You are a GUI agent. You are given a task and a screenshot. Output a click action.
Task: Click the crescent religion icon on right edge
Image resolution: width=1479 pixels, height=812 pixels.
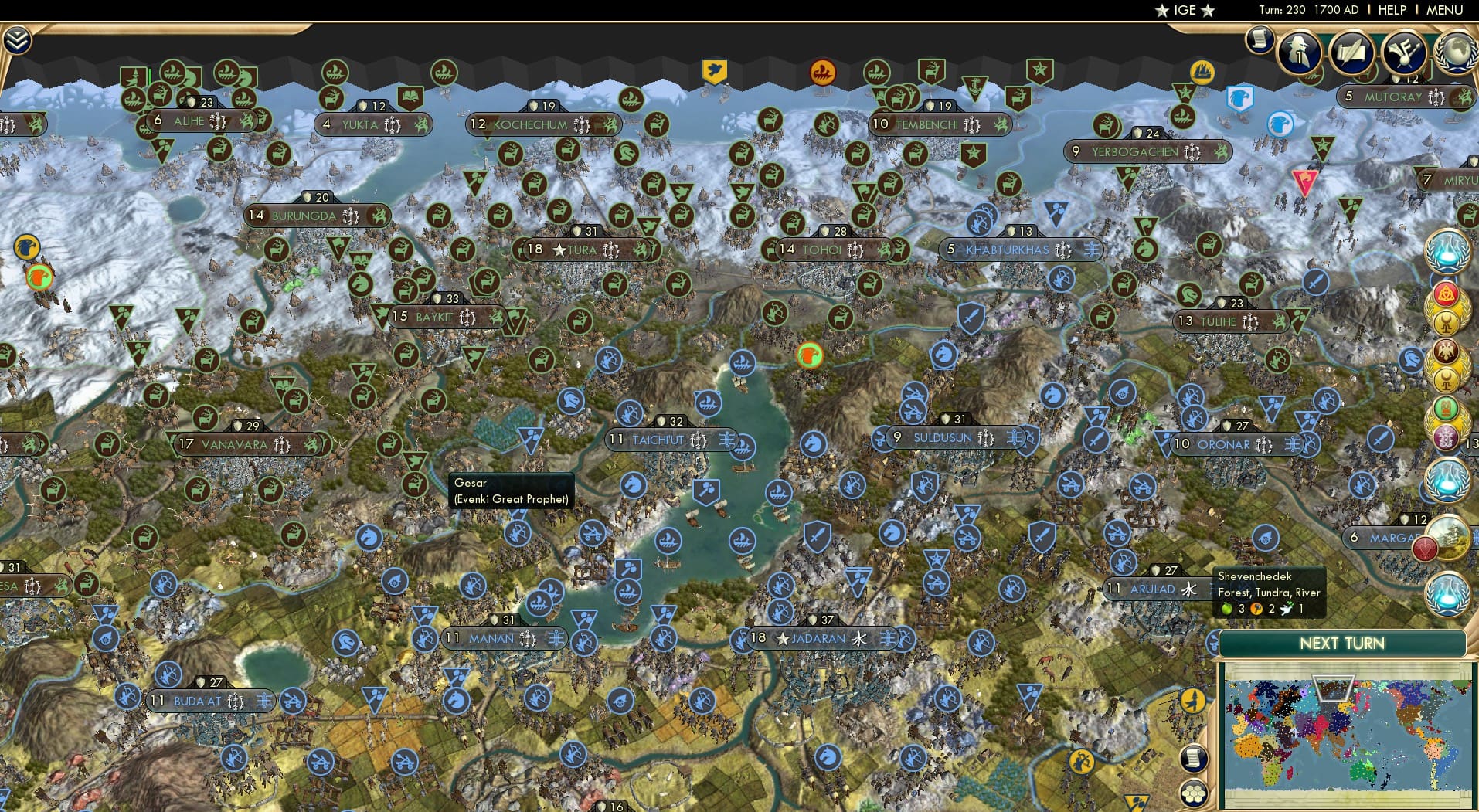[1447, 323]
